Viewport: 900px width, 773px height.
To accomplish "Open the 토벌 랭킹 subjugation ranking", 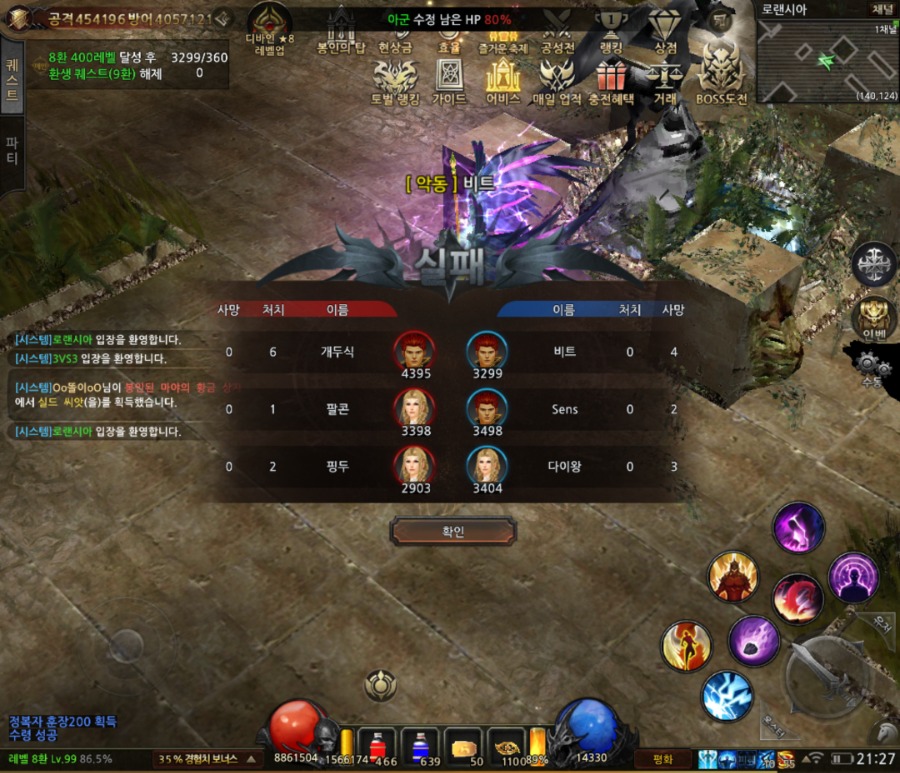I will point(394,79).
